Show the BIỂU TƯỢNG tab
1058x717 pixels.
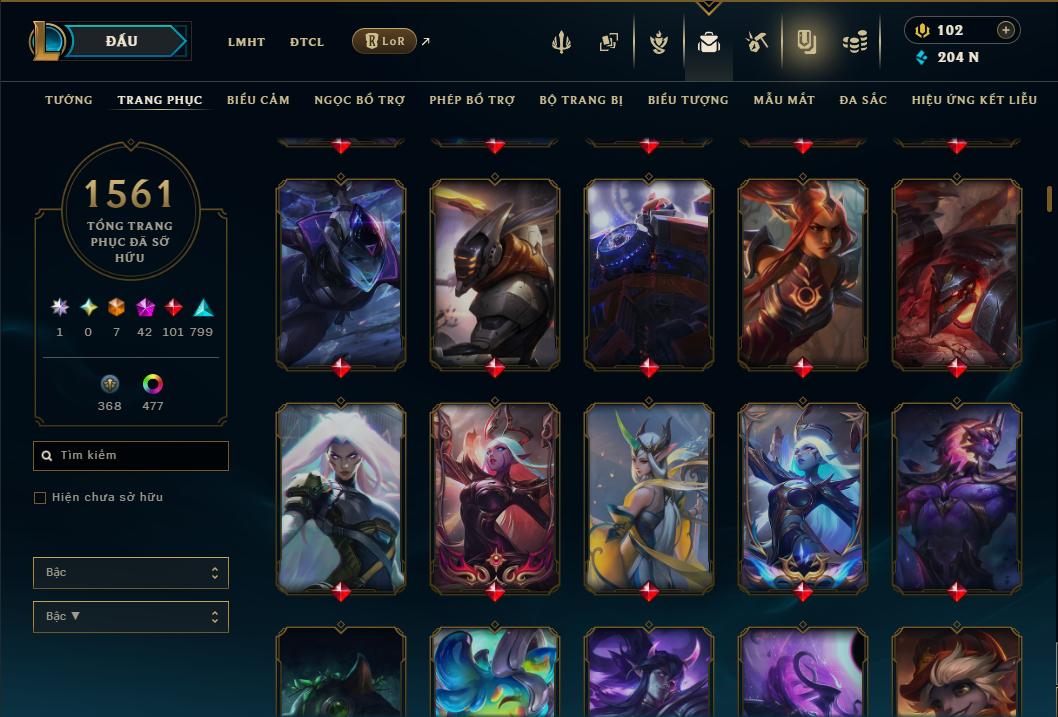(x=688, y=100)
